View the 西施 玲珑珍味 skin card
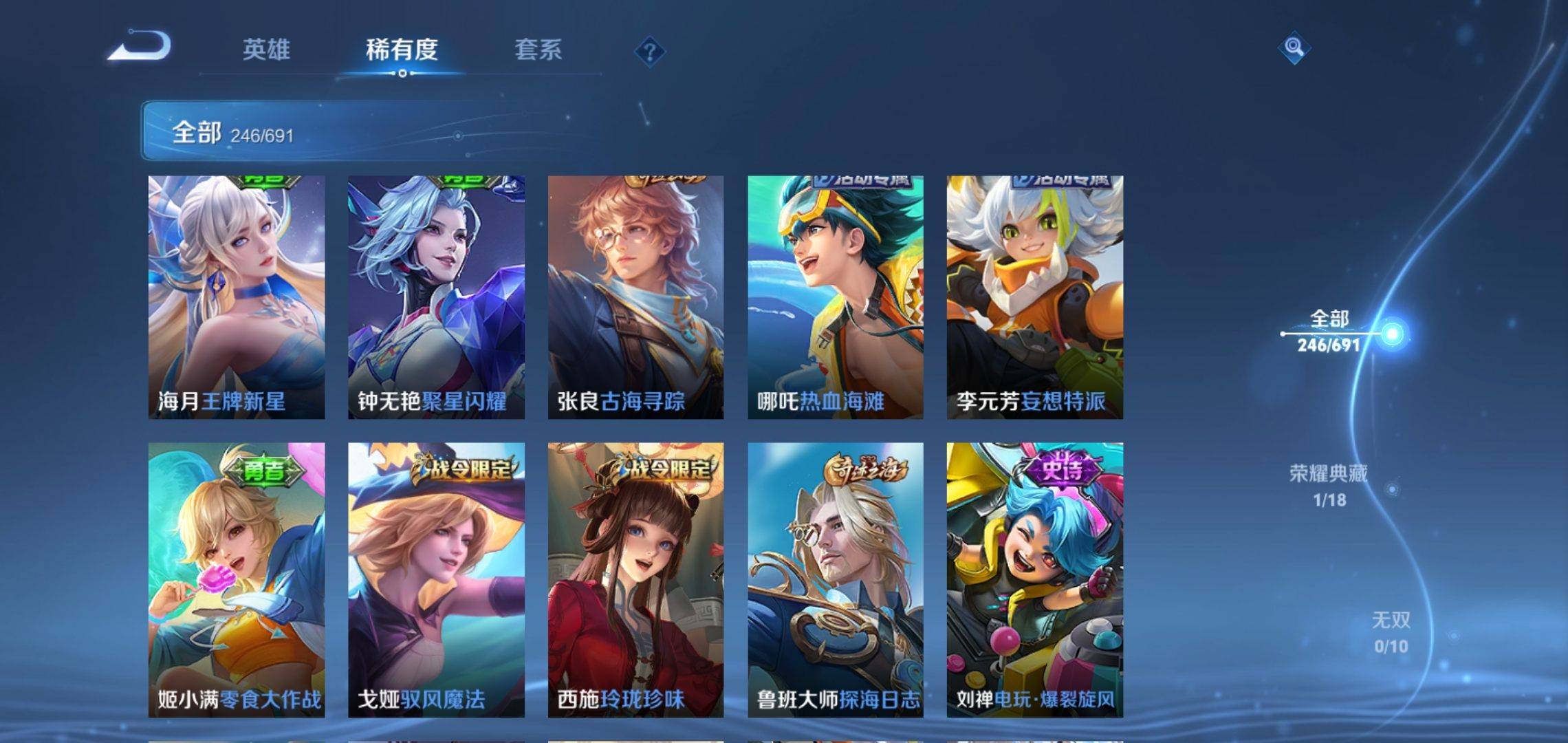1568x743 pixels. point(635,579)
